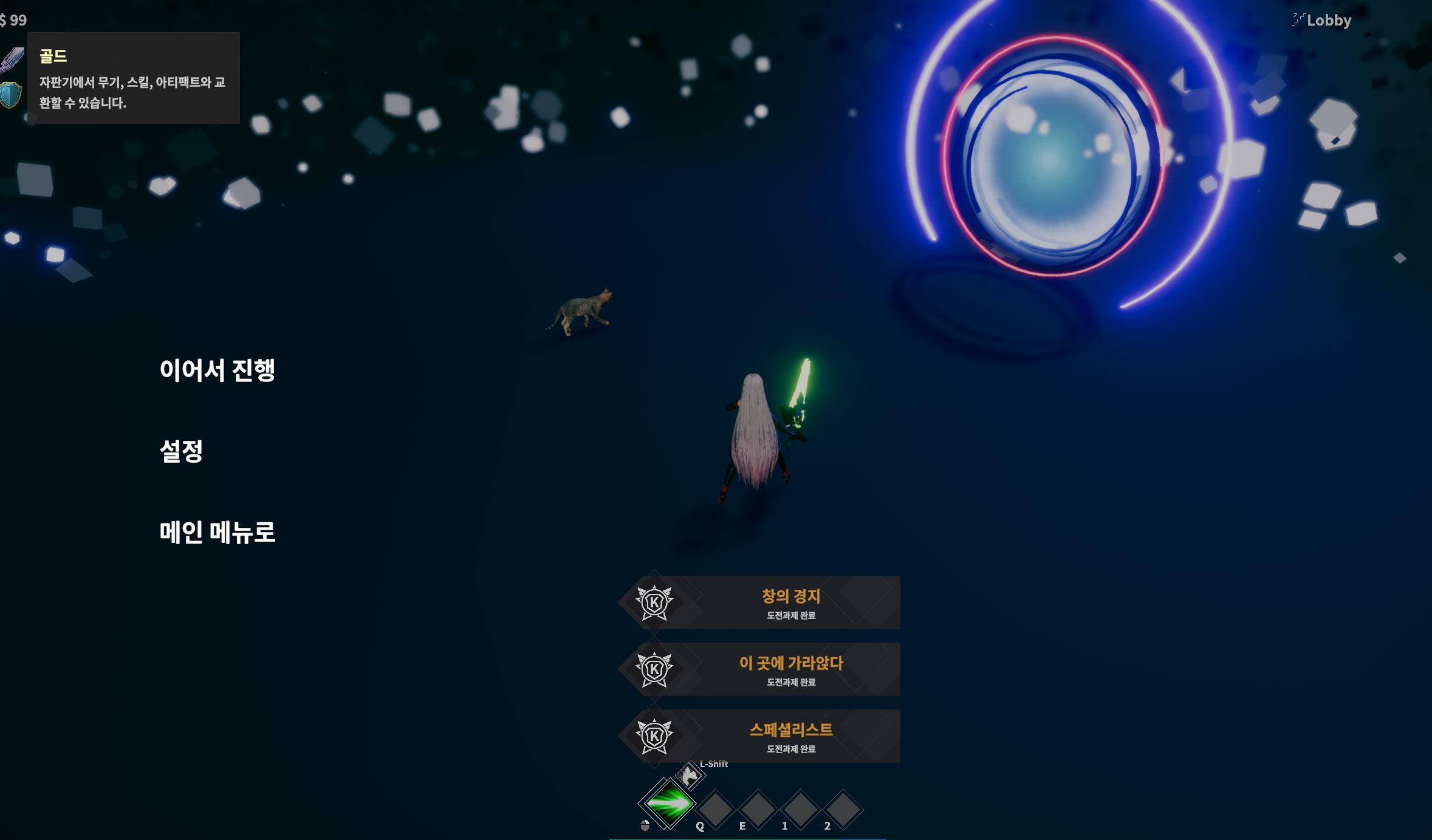This screenshot has width=1432, height=840.
Task: Click the teal shield icon in the HUD
Action: click(x=10, y=95)
